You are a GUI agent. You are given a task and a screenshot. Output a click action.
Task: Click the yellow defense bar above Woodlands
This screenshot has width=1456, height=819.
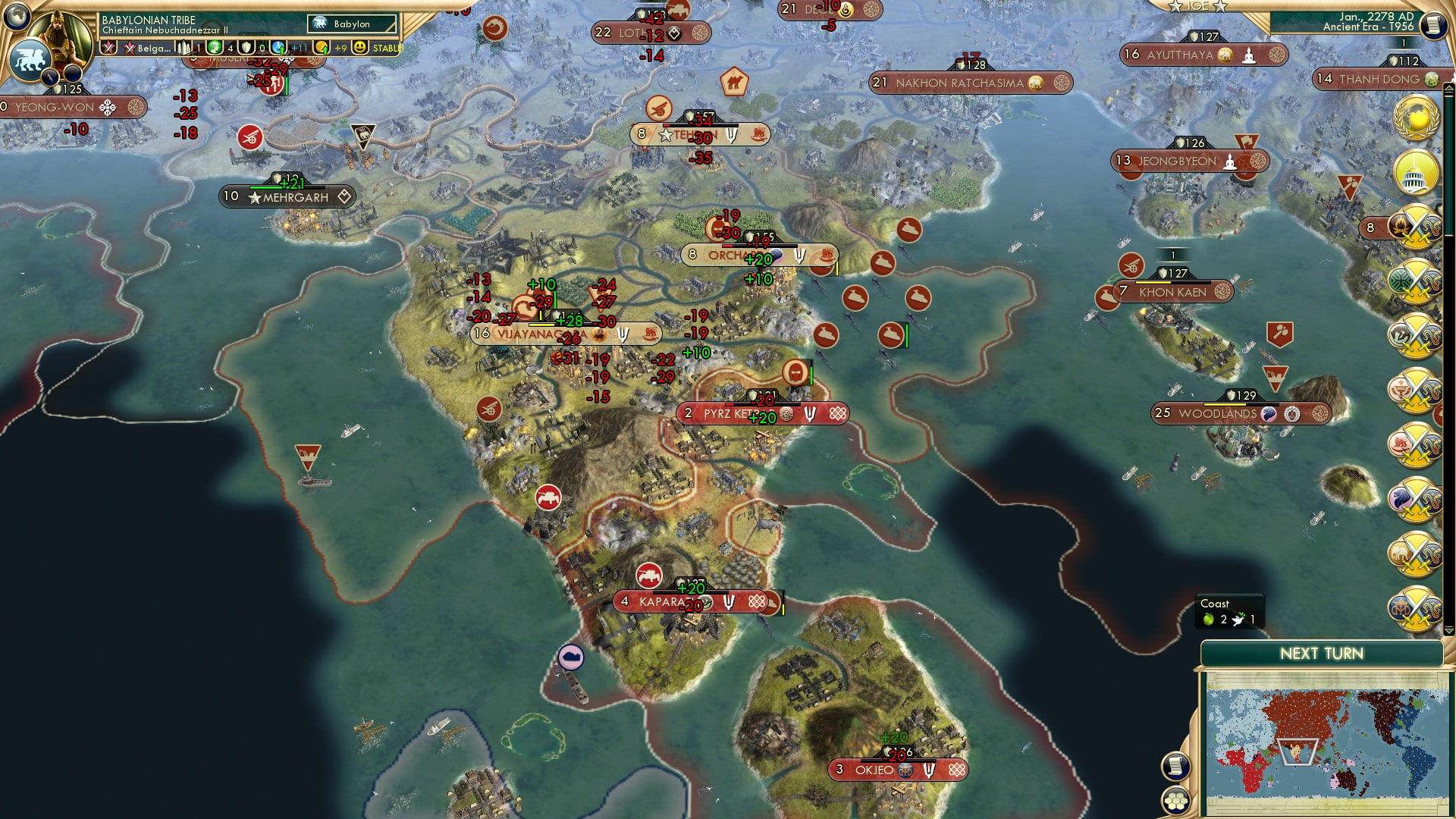[x=1225, y=404]
